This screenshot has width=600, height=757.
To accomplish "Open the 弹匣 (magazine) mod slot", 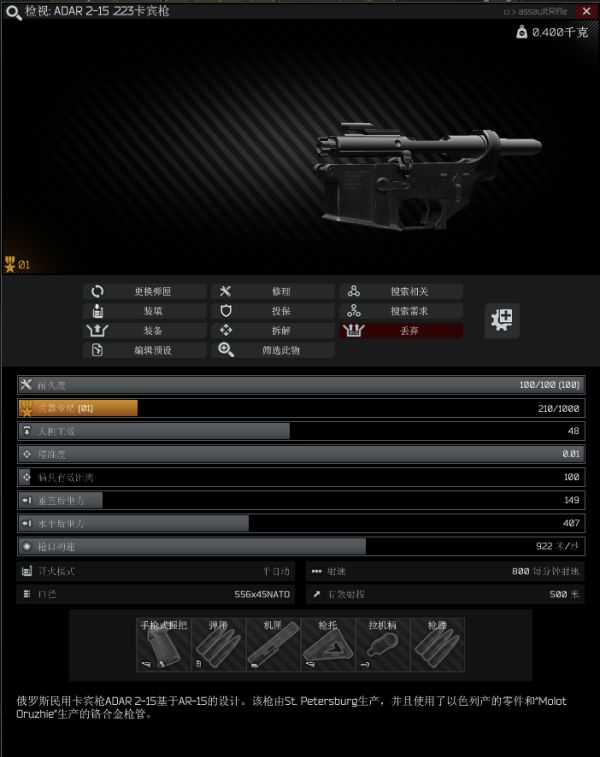I will point(218,645).
